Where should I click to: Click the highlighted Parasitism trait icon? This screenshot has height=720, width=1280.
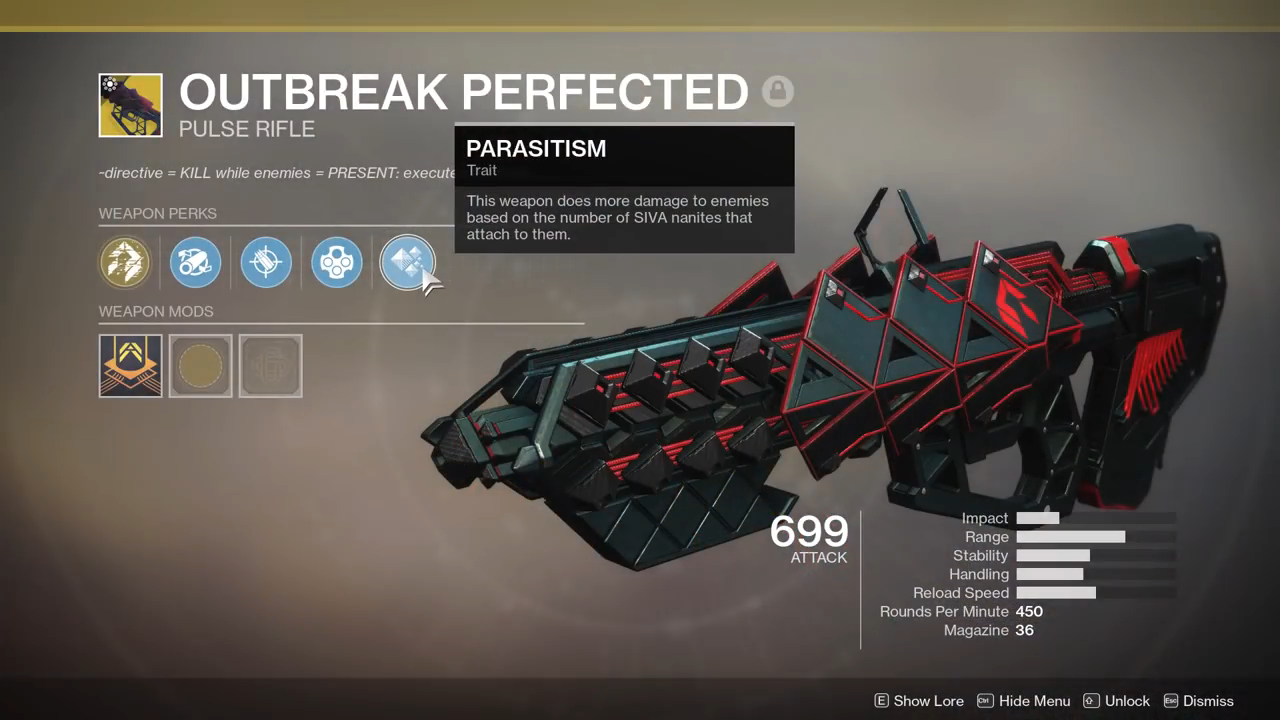[x=407, y=263]
